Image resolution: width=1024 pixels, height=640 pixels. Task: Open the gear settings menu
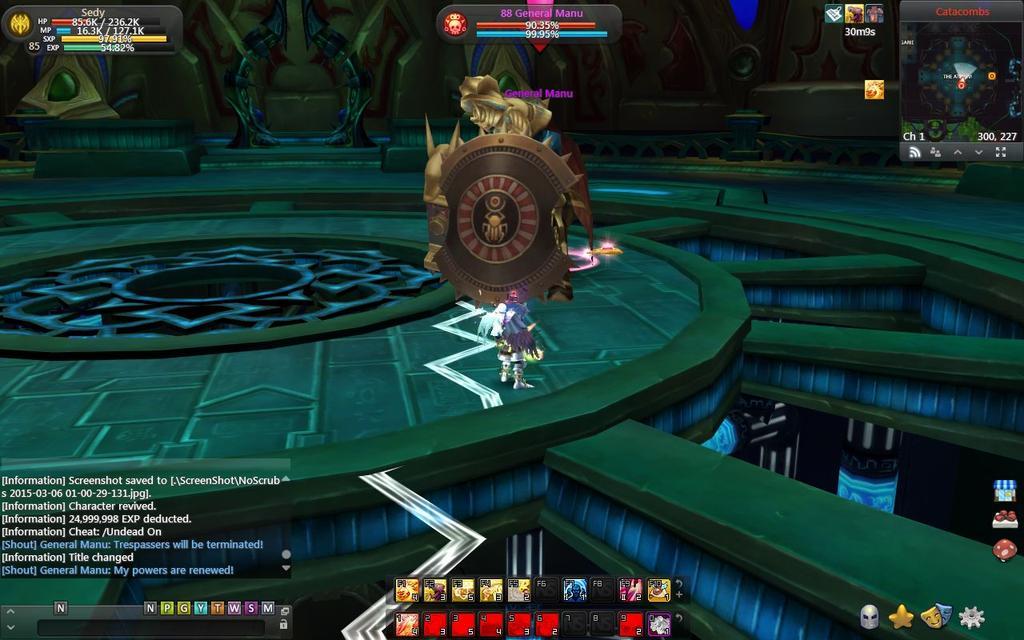[971, 616]
